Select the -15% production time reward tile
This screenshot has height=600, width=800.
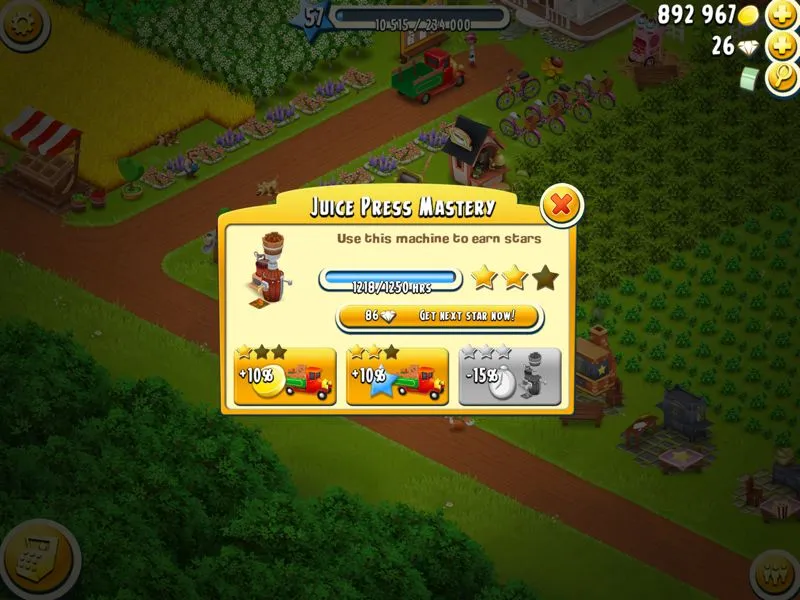pyautogui.click(x=510, y=376)
